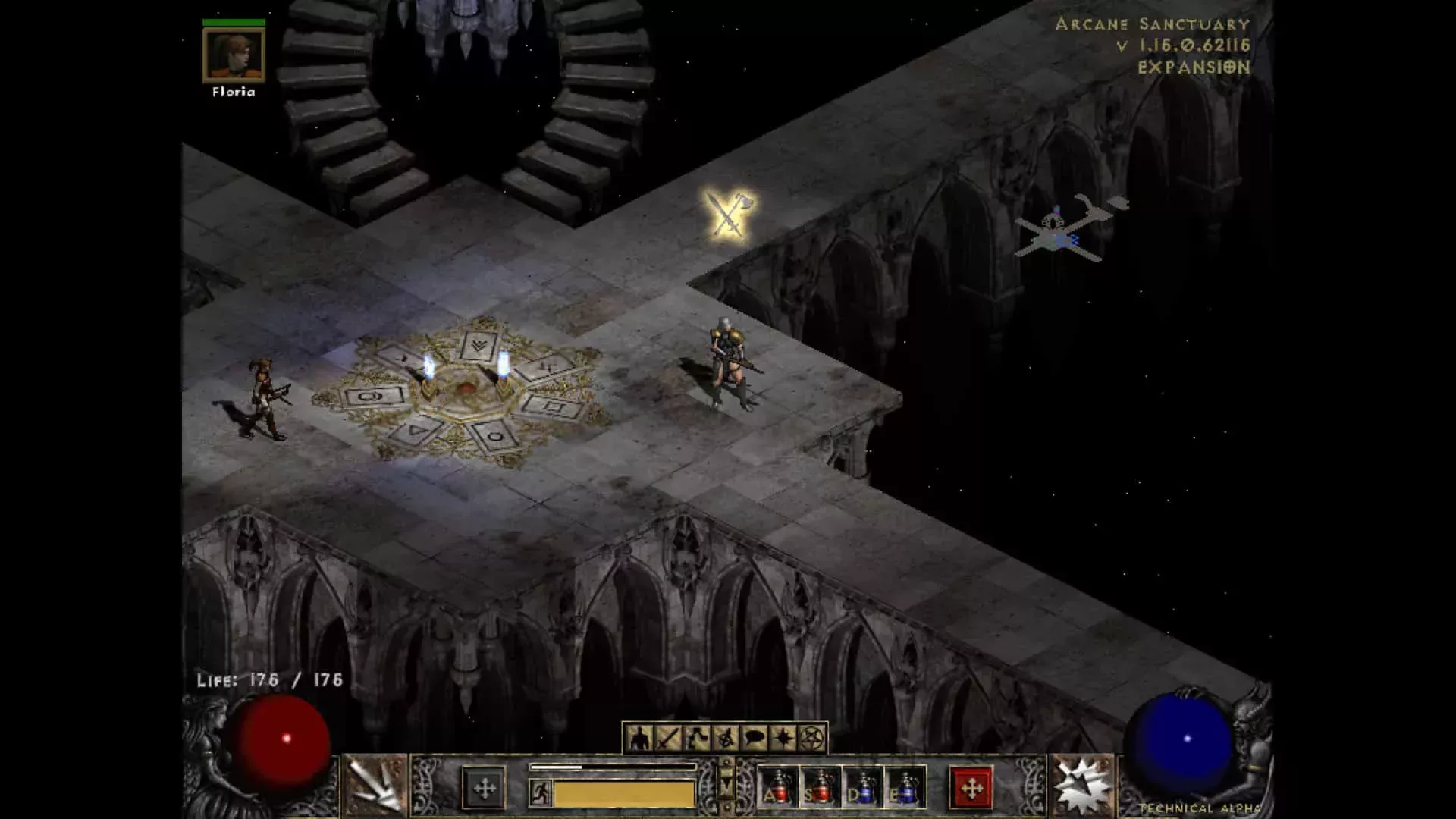Open the Character screen via person icon
The height and width of the screenshot is (819, 1456).
[639, 737]
